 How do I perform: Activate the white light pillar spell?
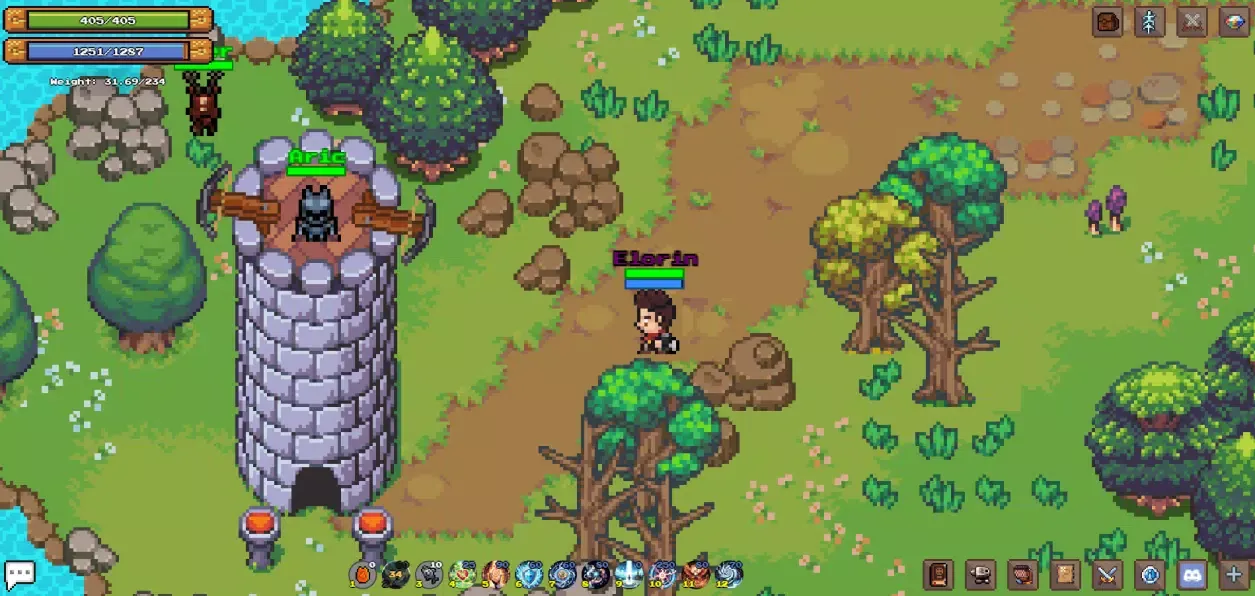click(x=628, y=574)
